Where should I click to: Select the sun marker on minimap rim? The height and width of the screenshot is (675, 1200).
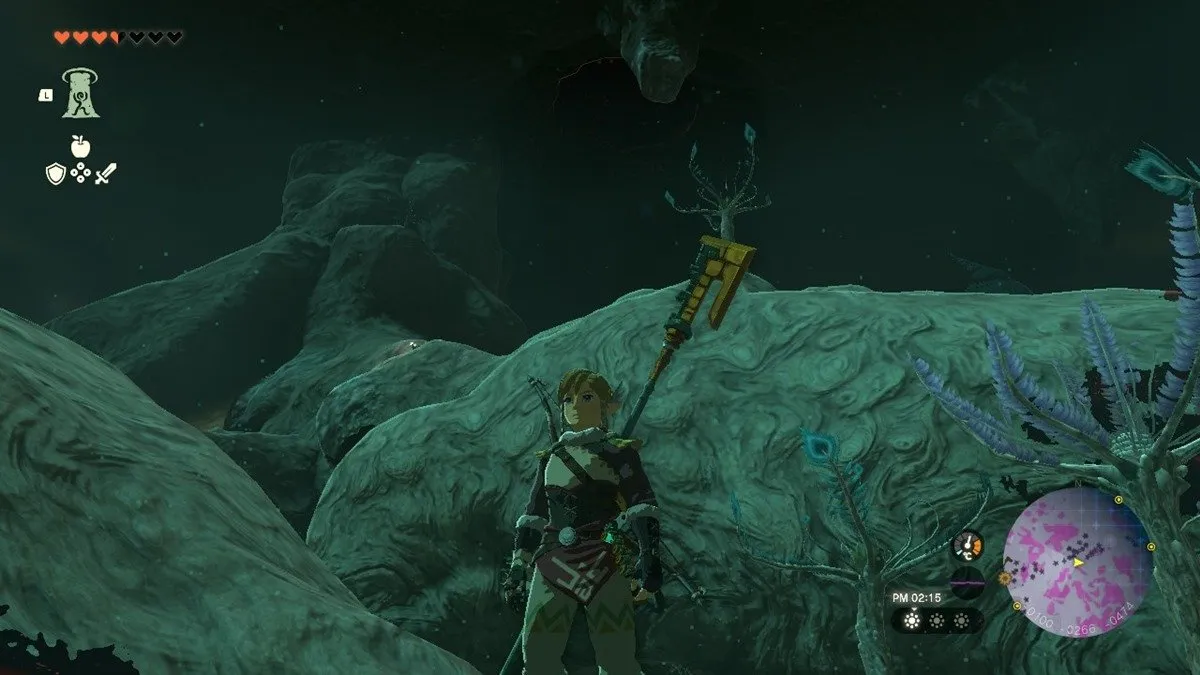1005,578
